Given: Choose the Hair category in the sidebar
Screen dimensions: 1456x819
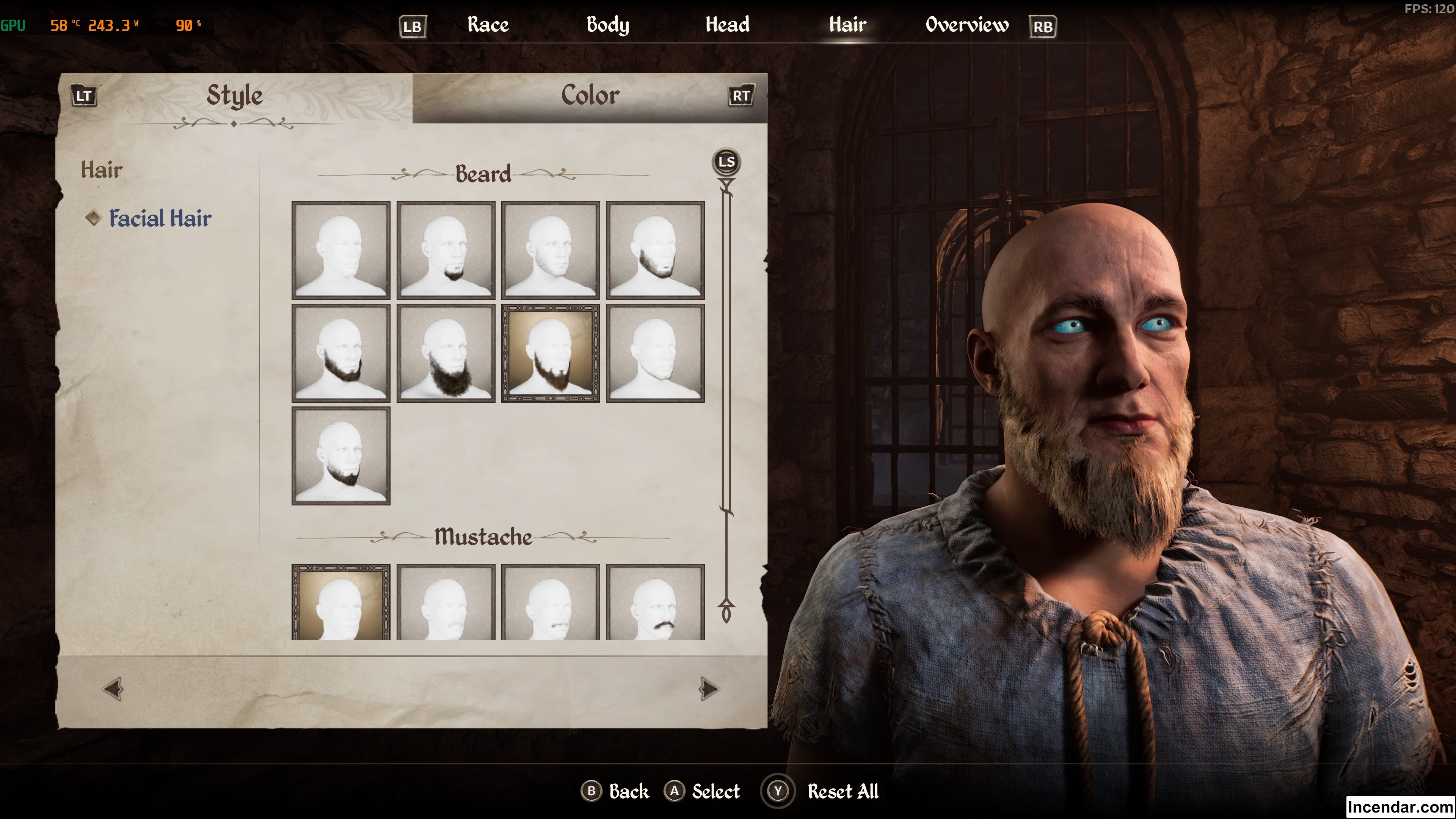Looking at the screenshot, I should pyautogui.click(x=102, y=170).
